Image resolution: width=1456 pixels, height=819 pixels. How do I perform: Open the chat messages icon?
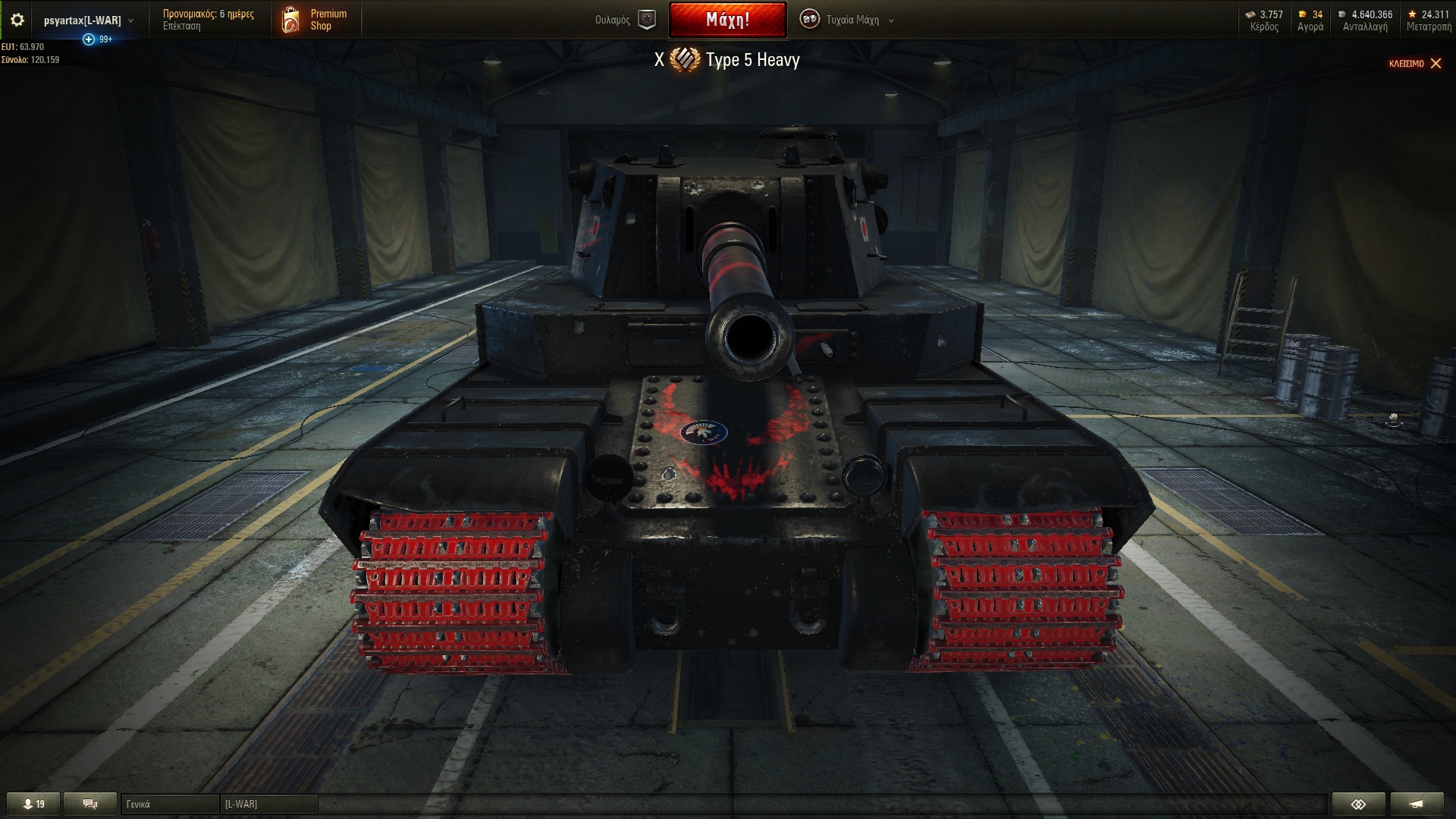click(89, 803)
